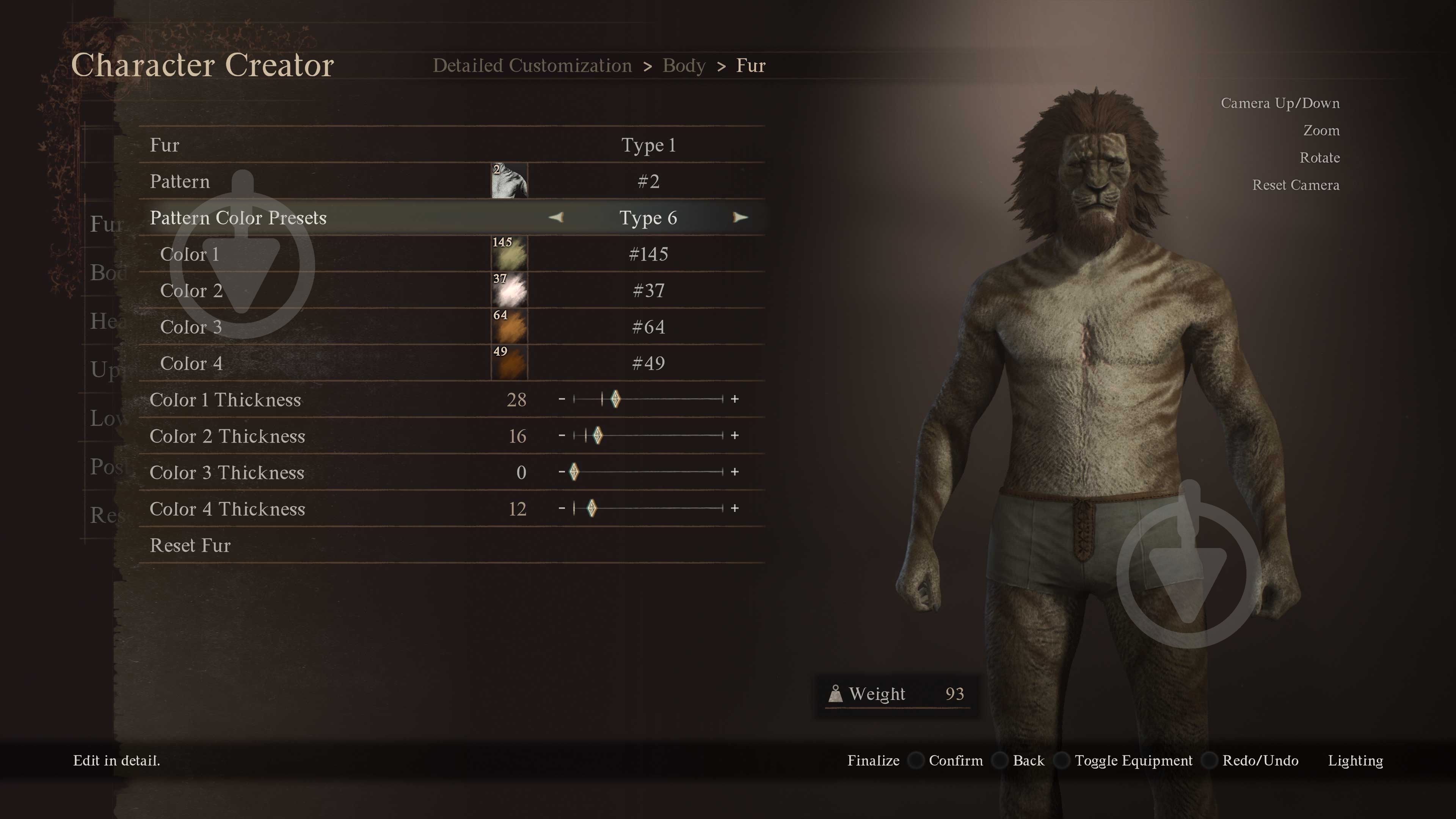Go back to Detailed Customization breadcrumb
The height and width of the screenshot is (819, 1456).
tap(532, 66)
